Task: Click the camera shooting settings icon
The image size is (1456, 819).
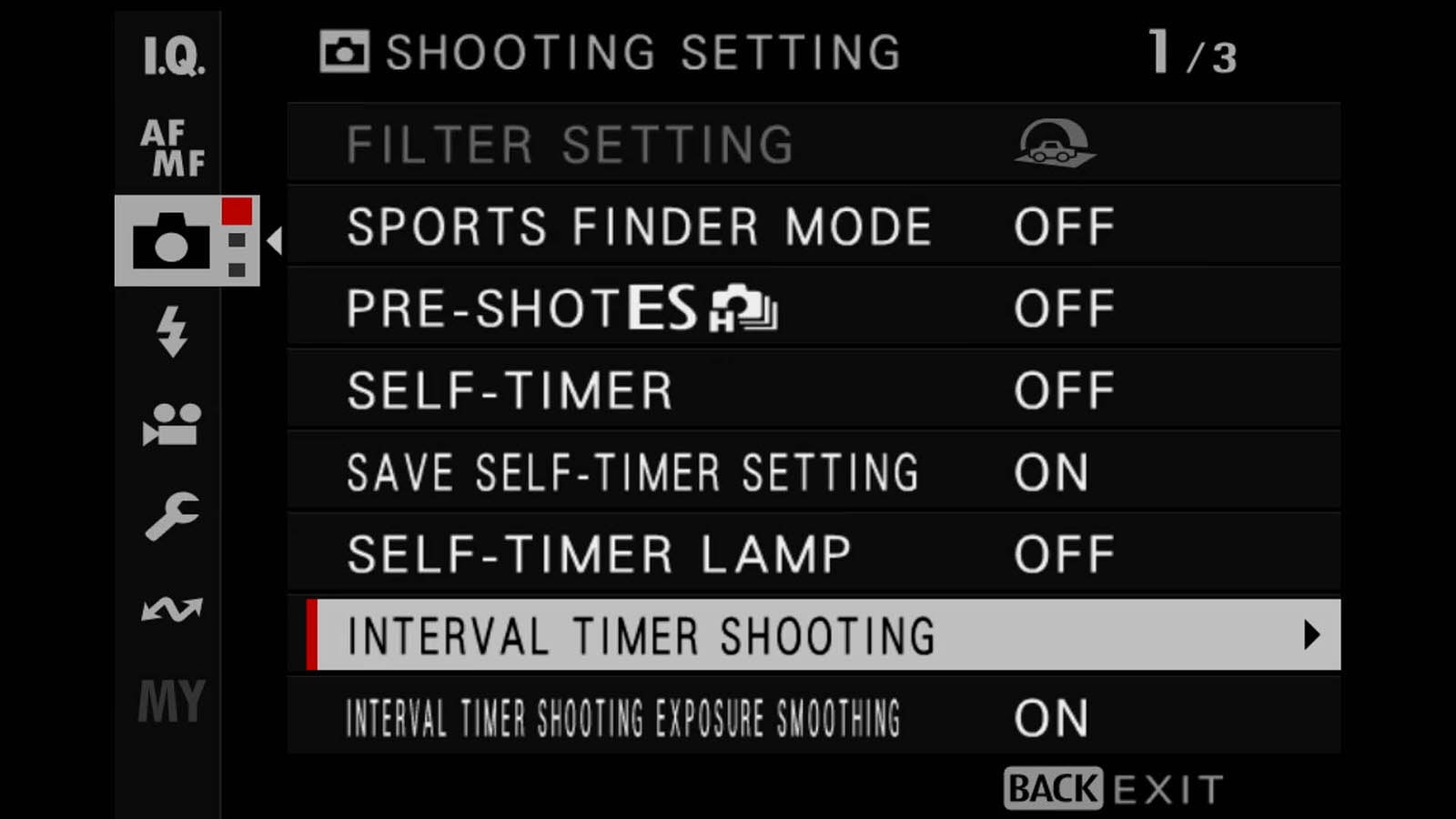Action: (173, 241)
